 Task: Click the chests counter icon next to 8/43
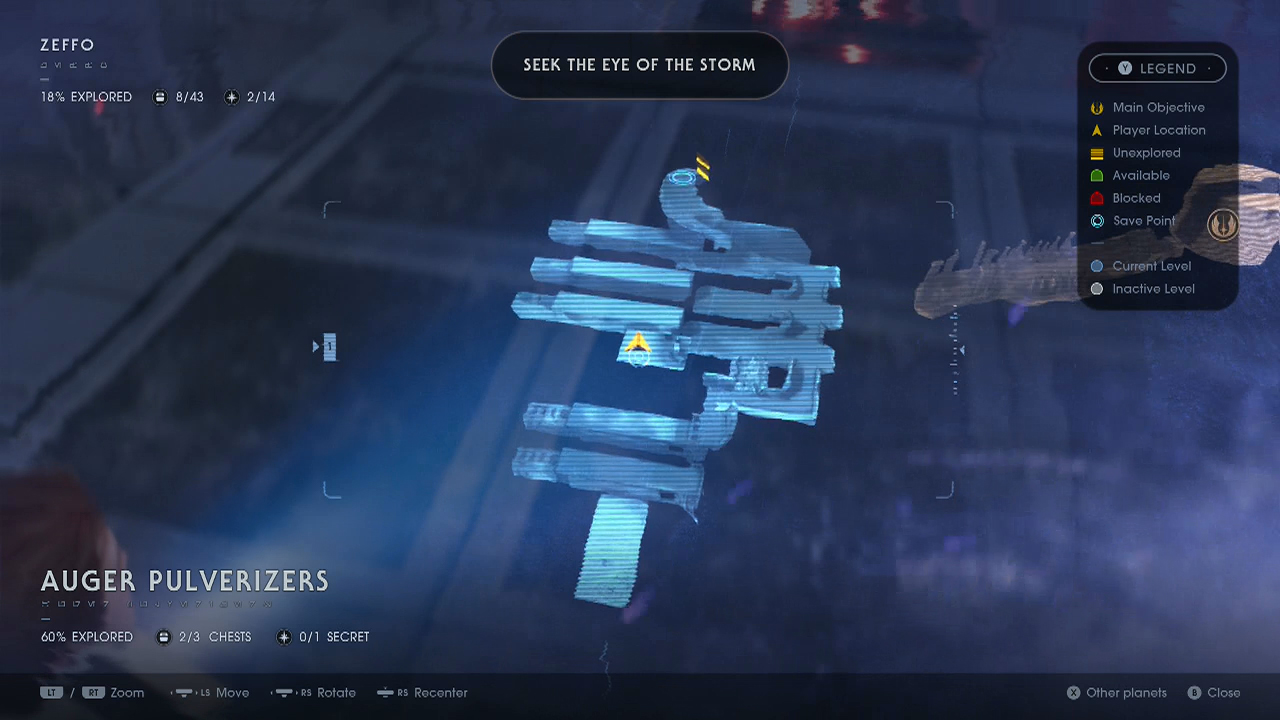(160, 97)
